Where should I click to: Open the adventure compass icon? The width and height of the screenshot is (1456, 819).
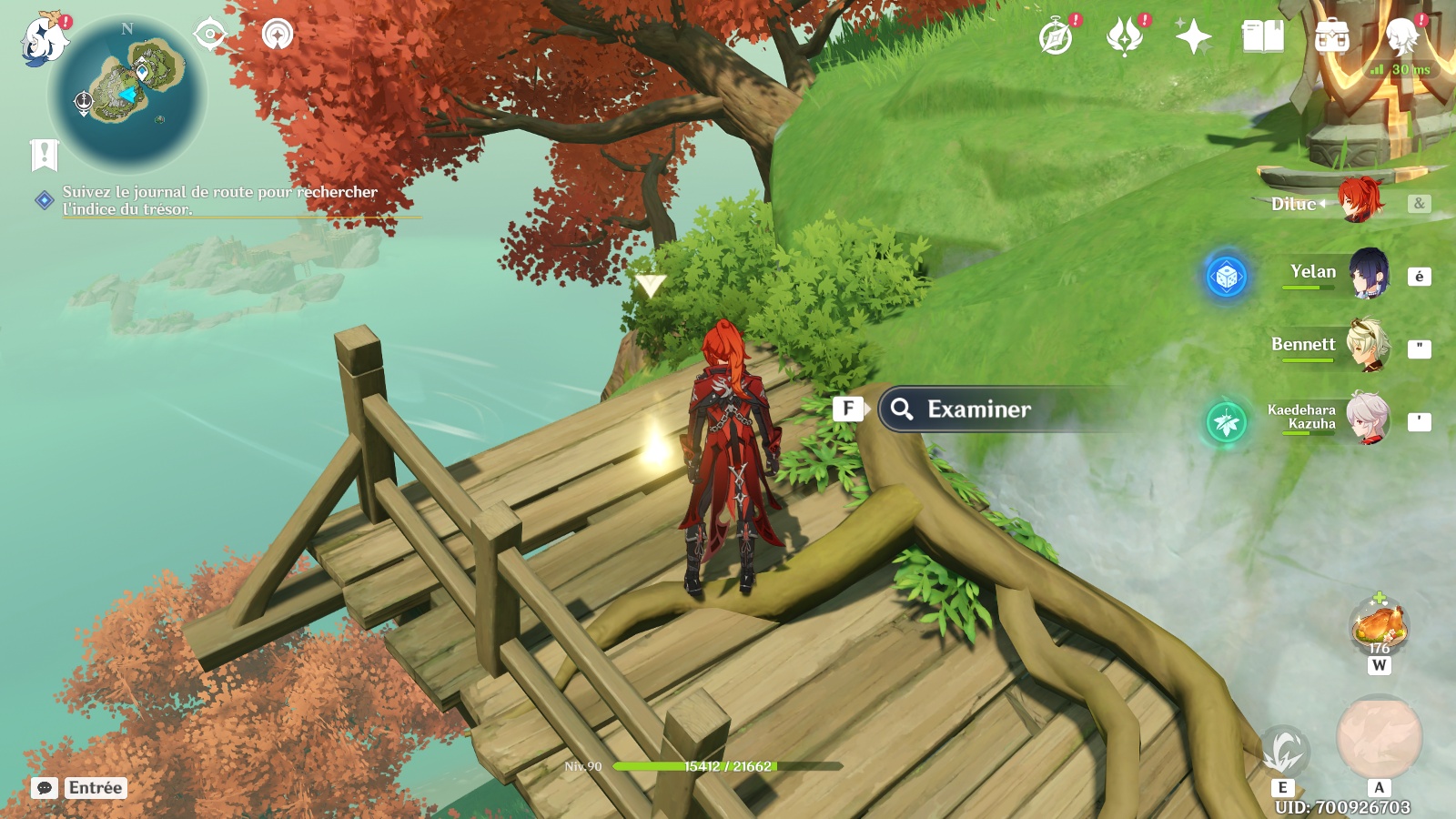pos(1056,37)
